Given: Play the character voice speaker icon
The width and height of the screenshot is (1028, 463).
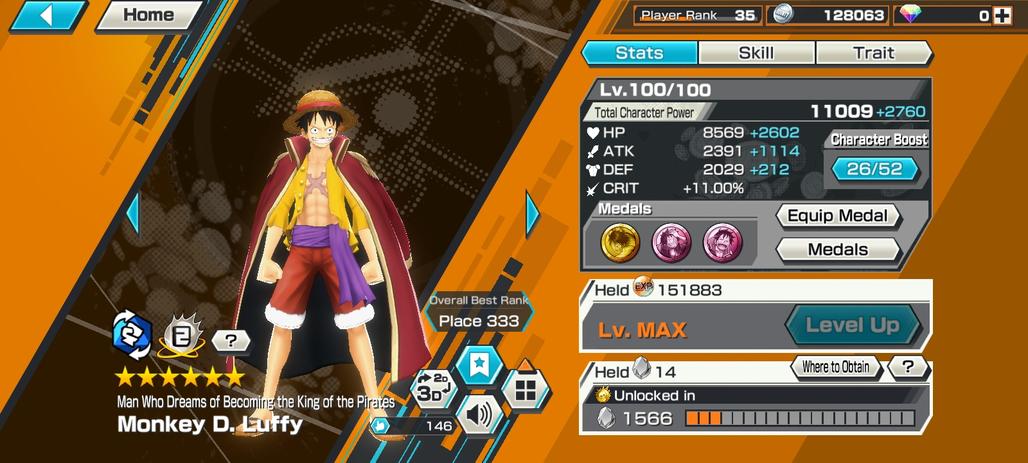Looking at the screenshot, I should click(x=479, y=413).
